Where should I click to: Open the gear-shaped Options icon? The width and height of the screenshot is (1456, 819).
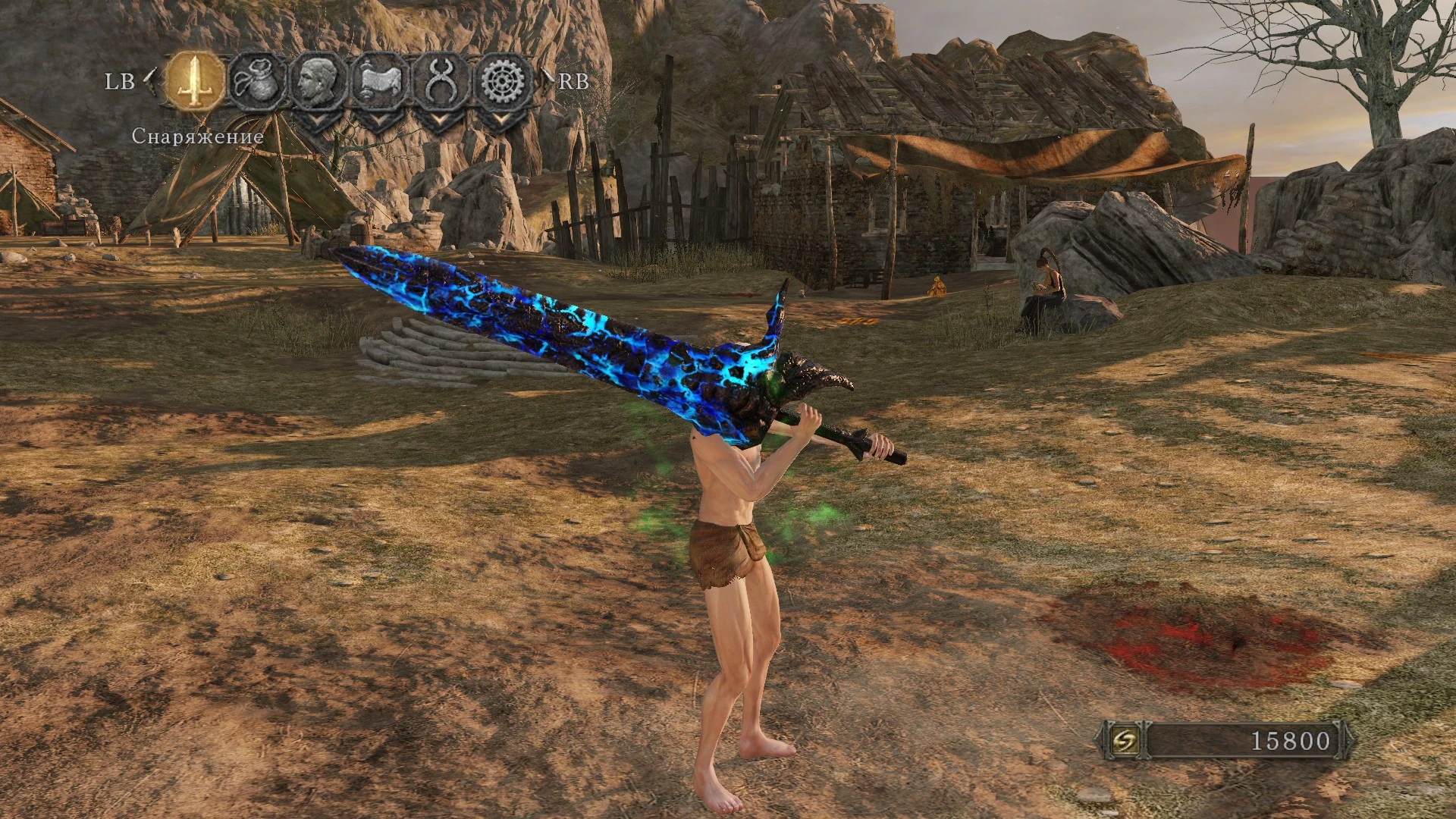502,80
